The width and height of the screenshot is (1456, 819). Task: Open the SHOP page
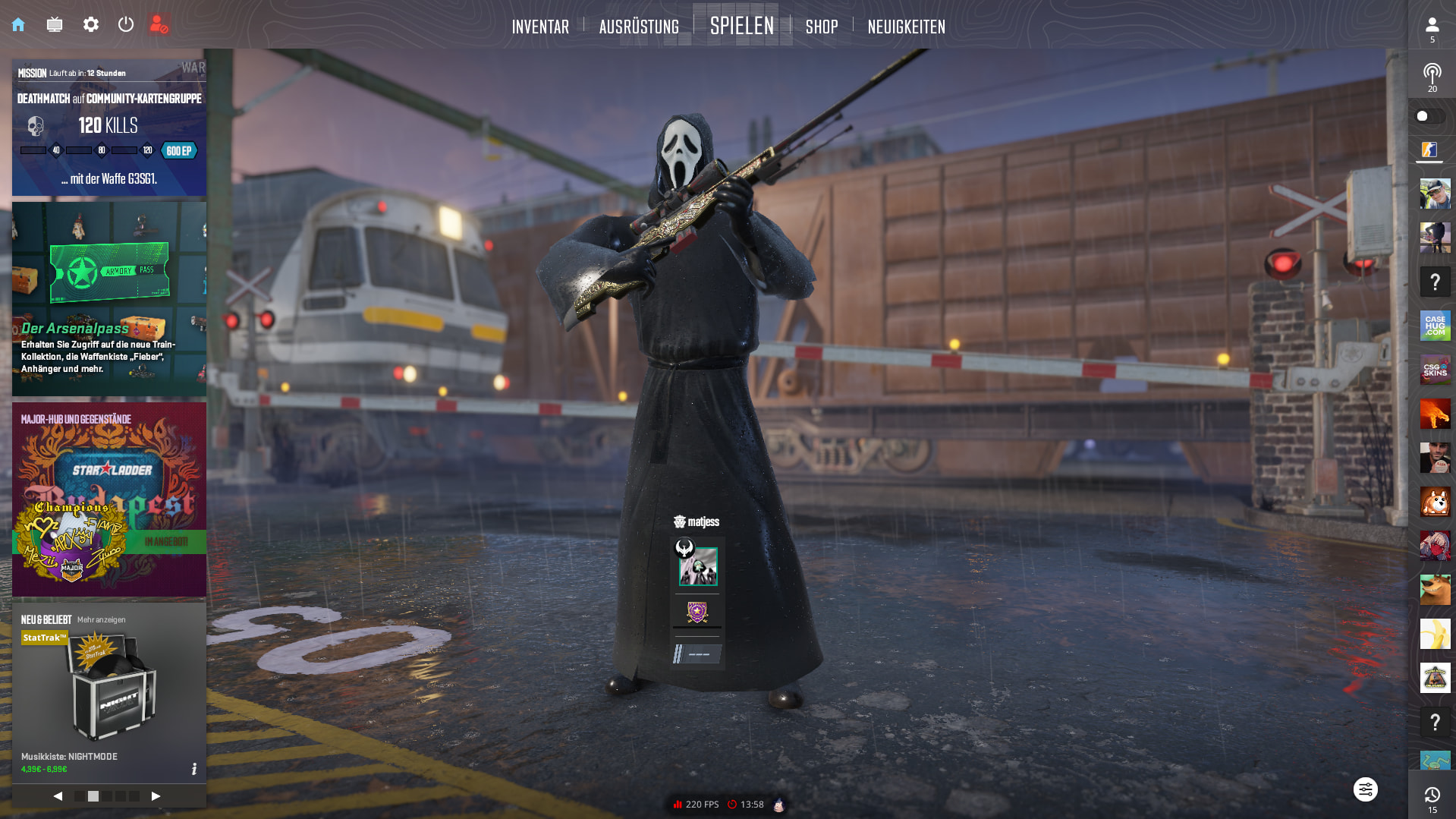click(822, 27)
